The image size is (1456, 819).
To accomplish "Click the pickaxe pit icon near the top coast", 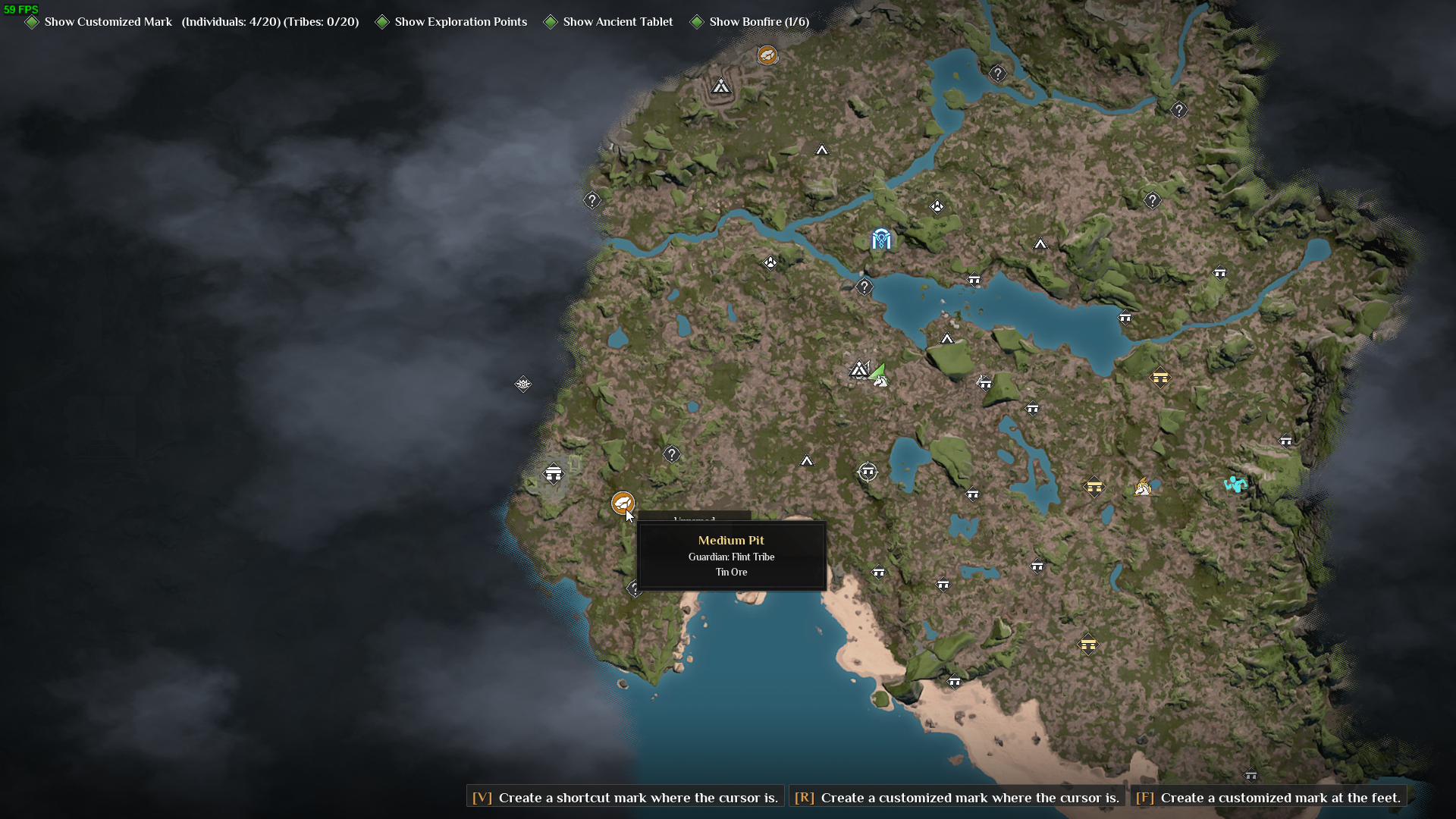I will [x=767, y=55].
